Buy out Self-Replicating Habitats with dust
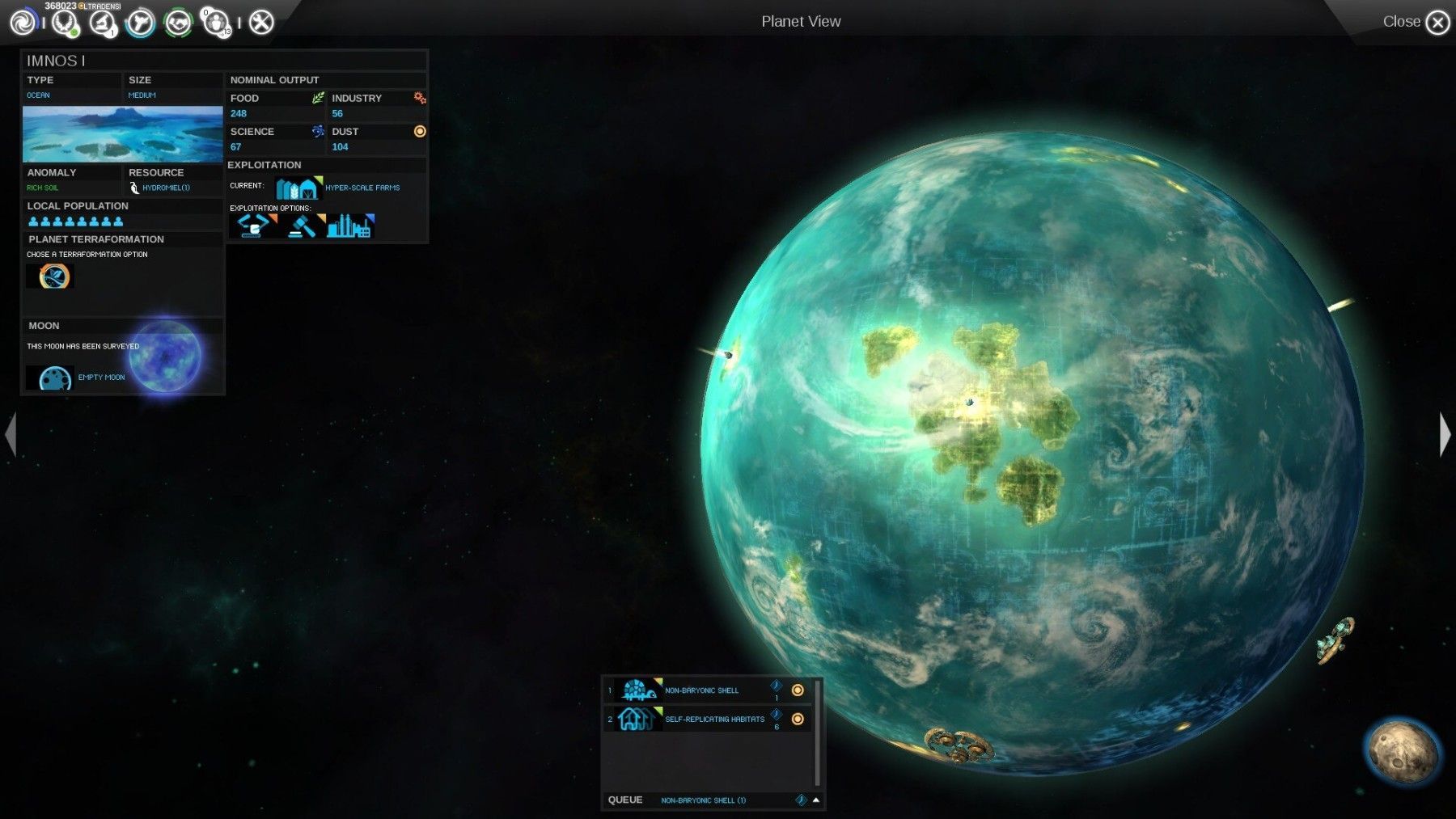 (798, 719)
